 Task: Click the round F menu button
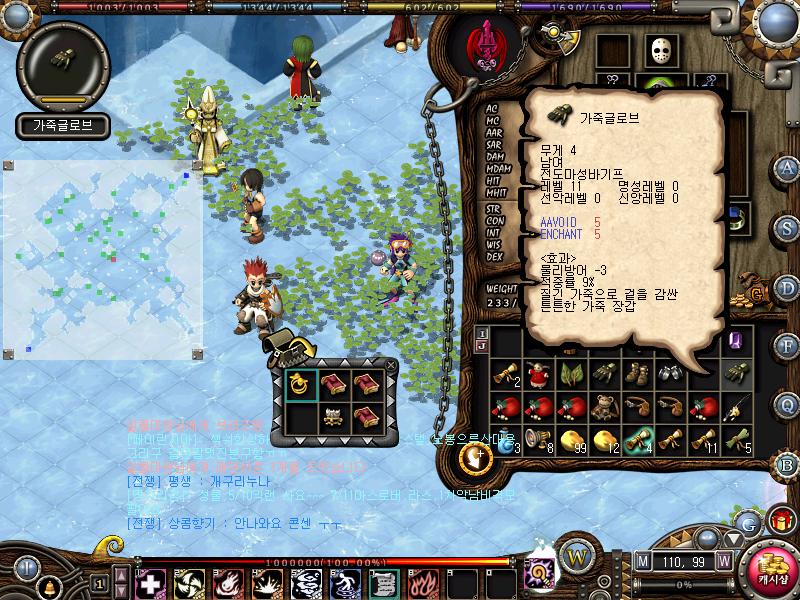pyautogui.click(x=788, y=345)
